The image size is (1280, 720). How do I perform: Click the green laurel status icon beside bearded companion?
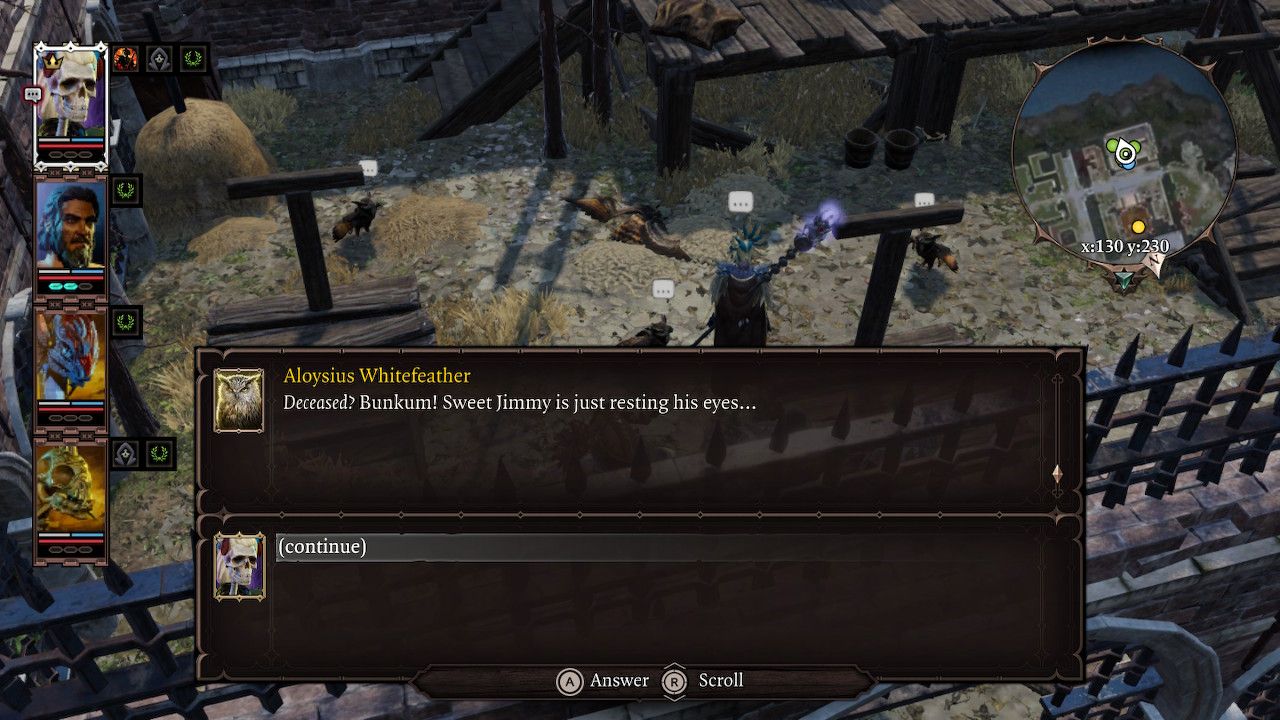click(126, 190)
